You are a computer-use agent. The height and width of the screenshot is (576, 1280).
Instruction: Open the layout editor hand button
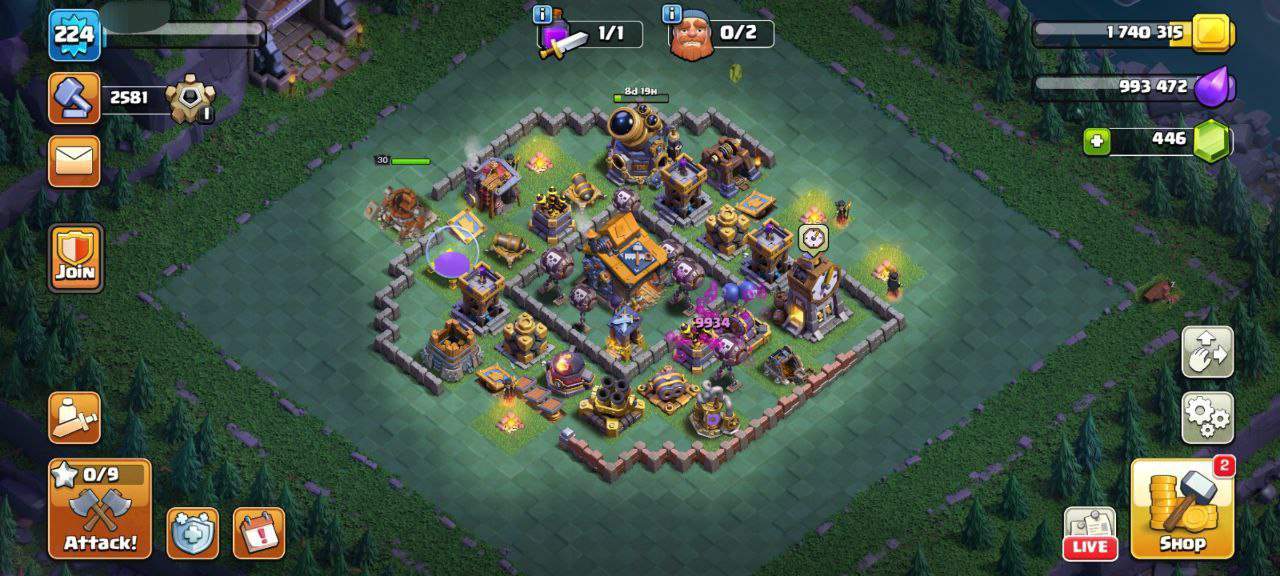coord(1207,352)
